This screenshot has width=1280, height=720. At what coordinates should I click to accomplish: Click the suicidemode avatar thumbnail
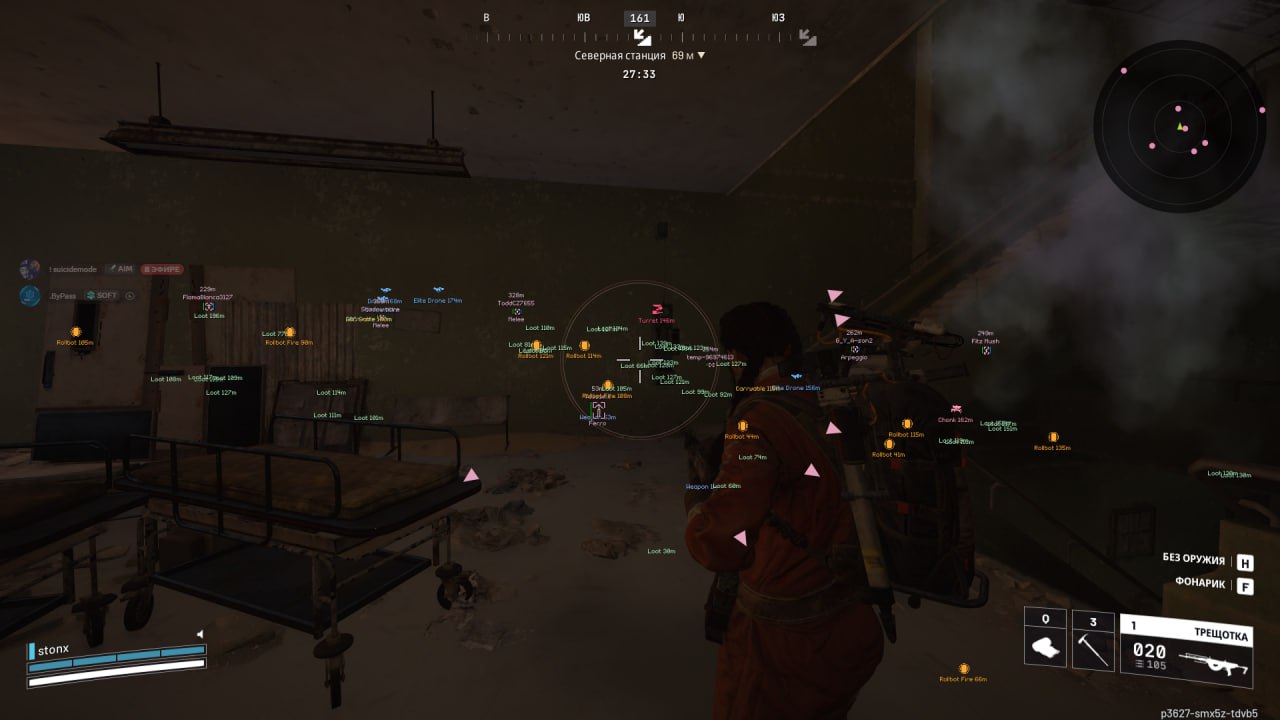click(x=29, y=268)
